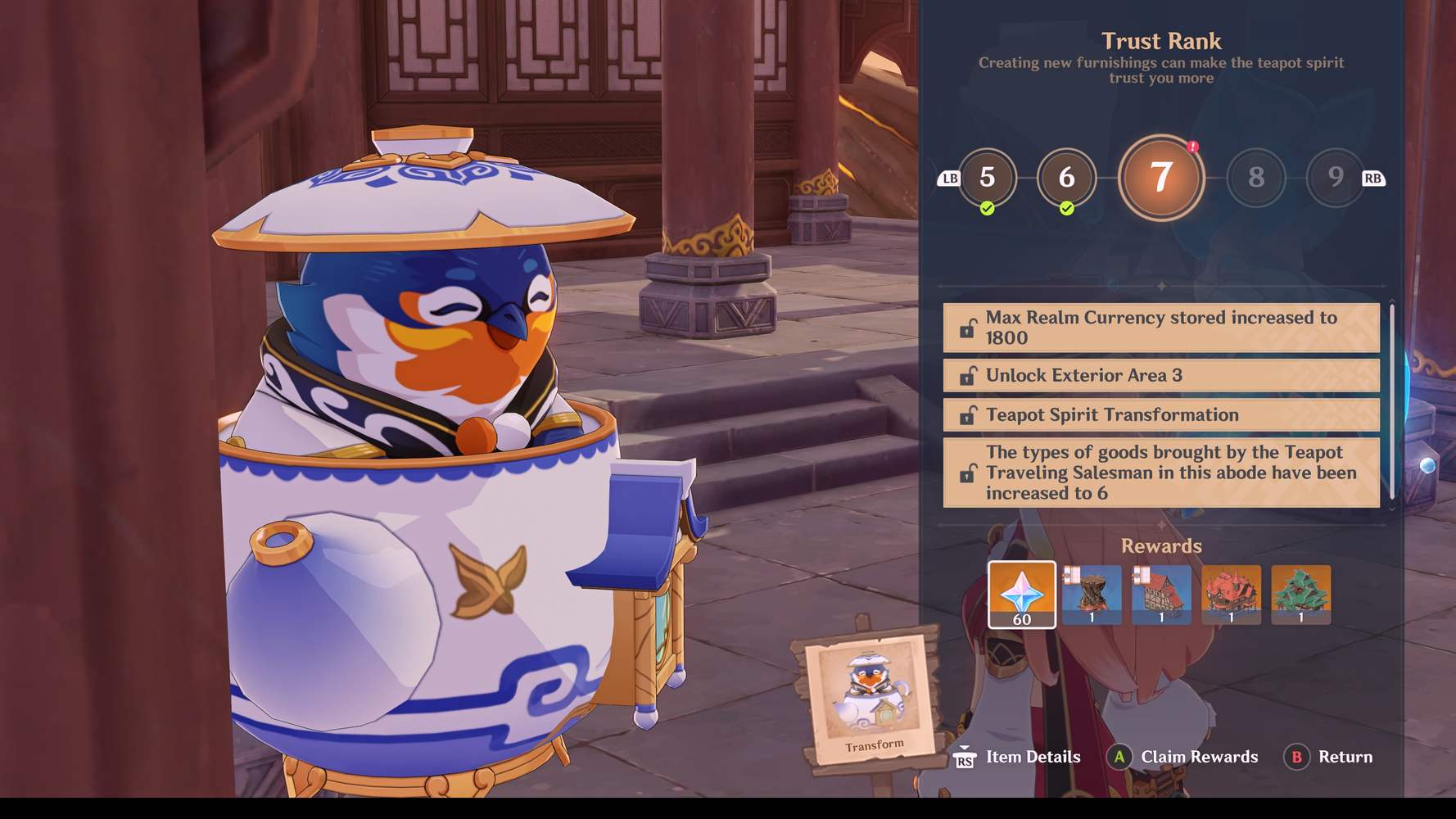Click the padlock icon beside Unlock Exterior Area 3
Image resolution: width=1456 pixels, height=819 pixels.
click(x=966, y=375)
